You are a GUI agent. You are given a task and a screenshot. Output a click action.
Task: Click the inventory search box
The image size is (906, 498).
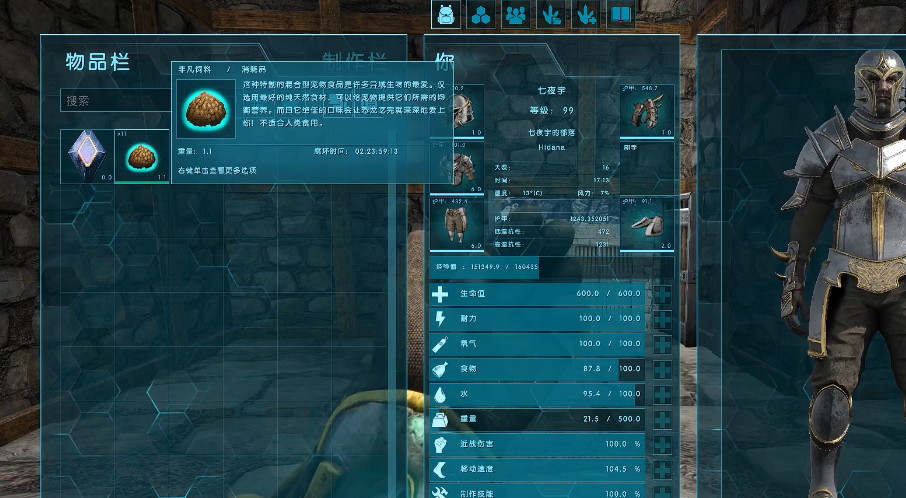point(115,101)
